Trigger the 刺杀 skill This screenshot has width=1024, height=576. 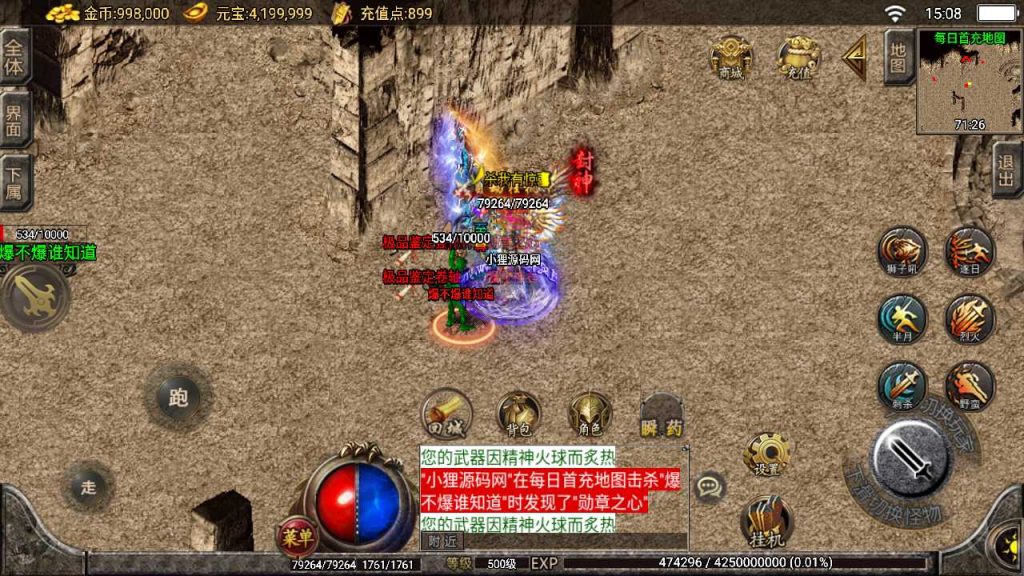(902, 386)
